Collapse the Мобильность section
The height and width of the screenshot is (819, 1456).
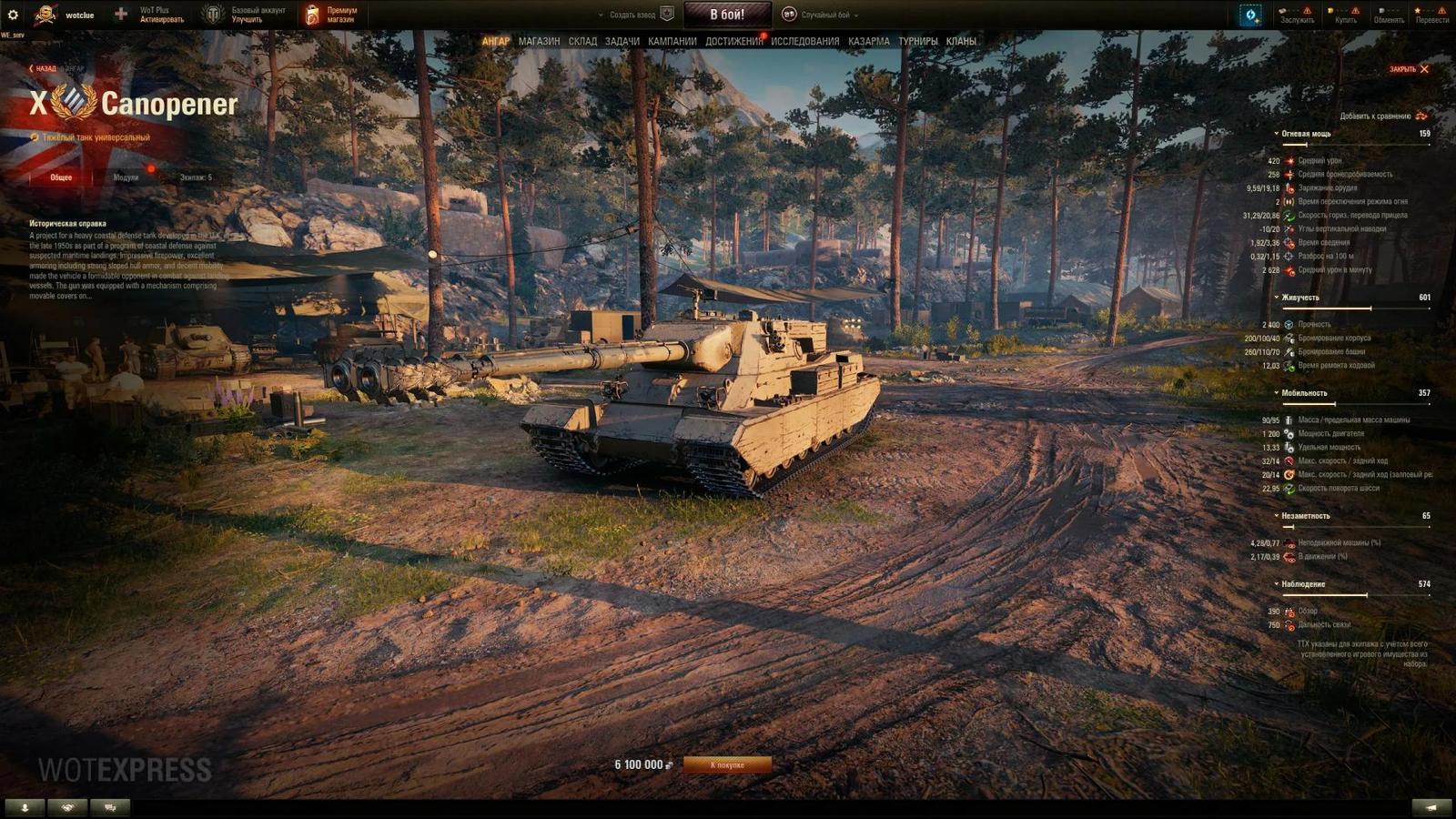click(1276, 392)
